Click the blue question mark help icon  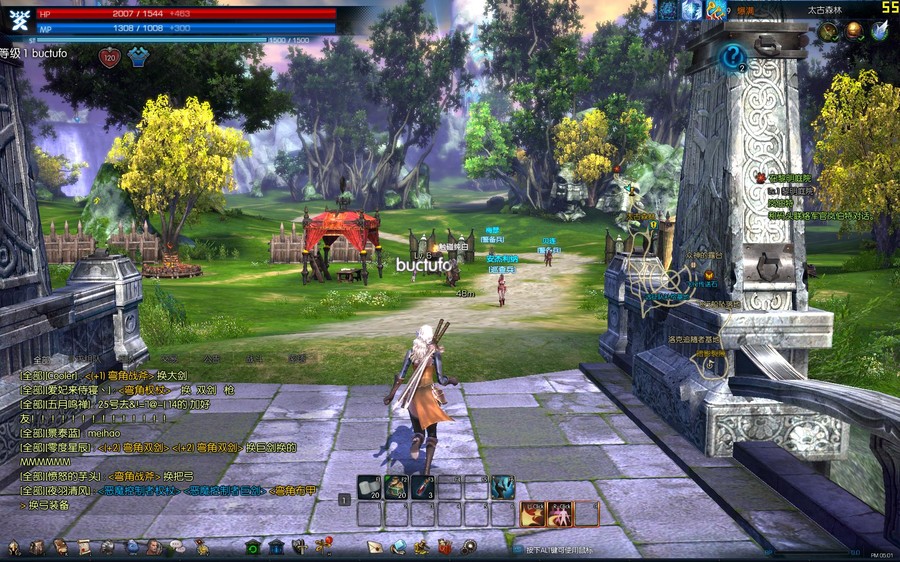pos(732,57)
